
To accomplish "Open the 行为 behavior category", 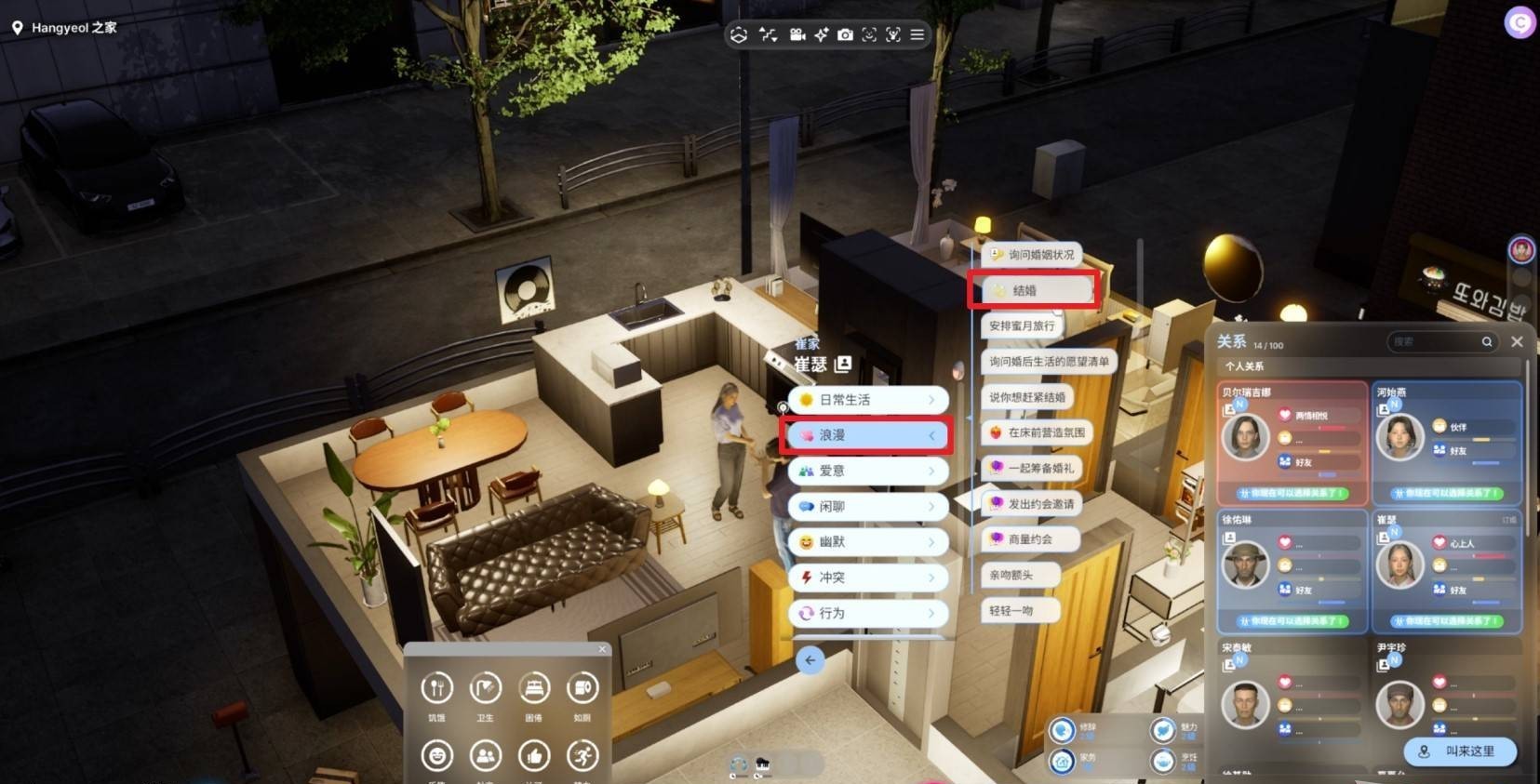I will tap(866, 614).
